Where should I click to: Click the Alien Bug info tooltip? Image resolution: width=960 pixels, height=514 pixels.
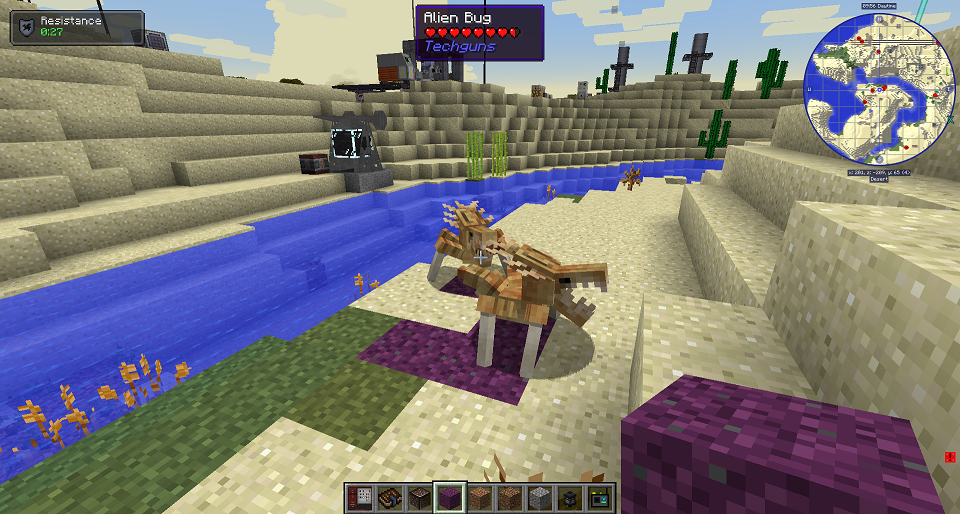click(x=480, y=33)
